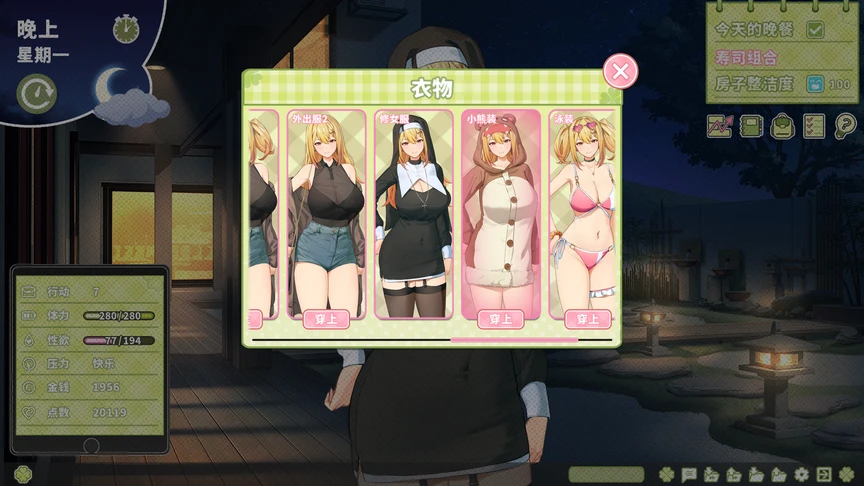The width and height of the screenshot is (864, 486).
Task: Close the 衣物 clothing window
Action: 620,71
